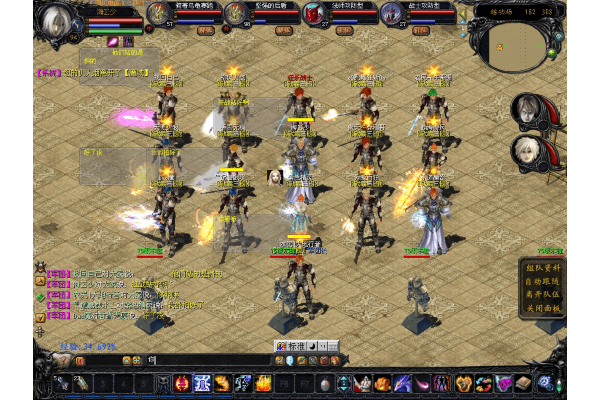Select the dark-haired companion portrait on the right
The image size is (600, 400).
[528, 110]
